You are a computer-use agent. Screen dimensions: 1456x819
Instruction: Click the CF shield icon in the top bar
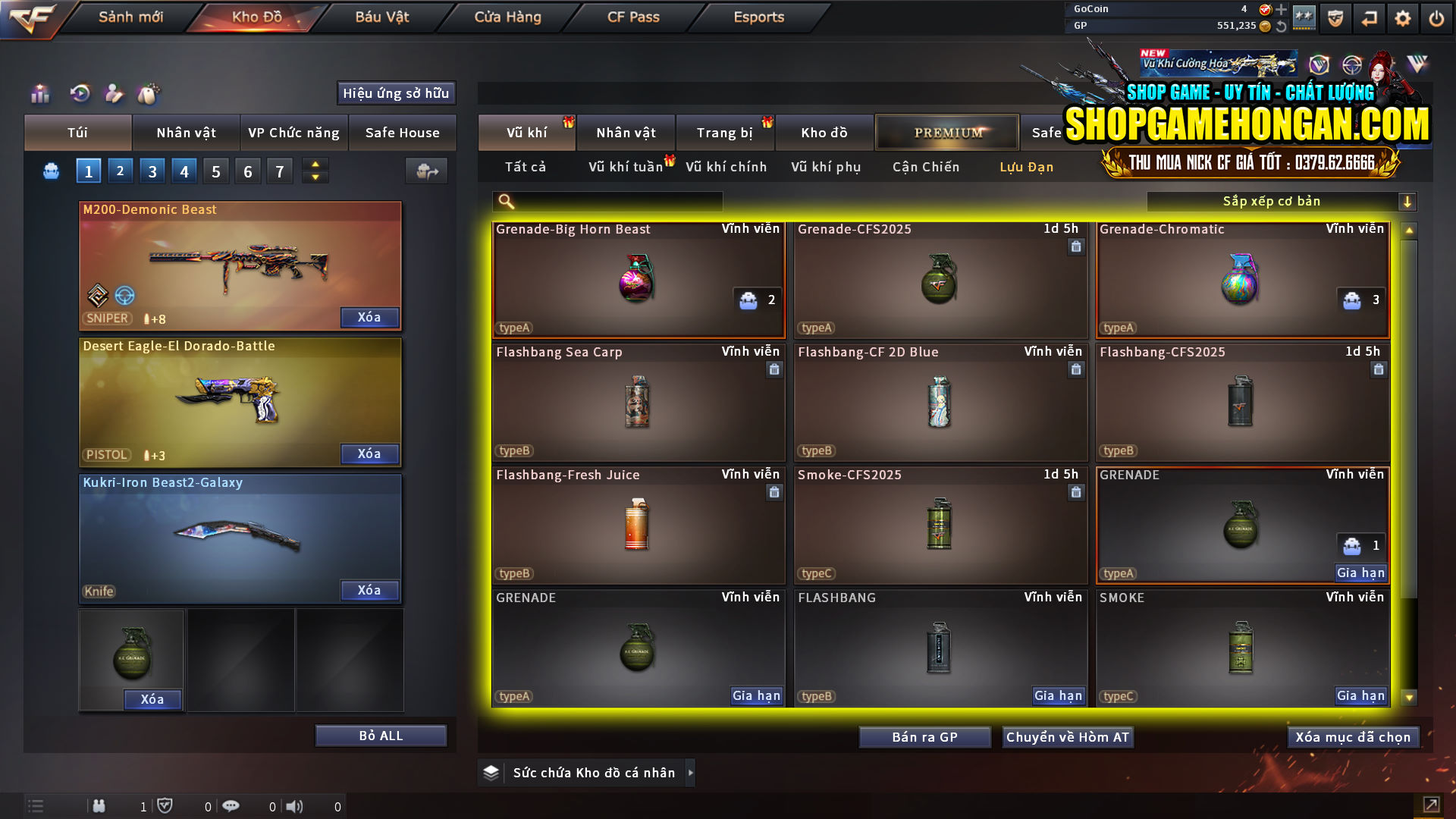pos(1335,17)
